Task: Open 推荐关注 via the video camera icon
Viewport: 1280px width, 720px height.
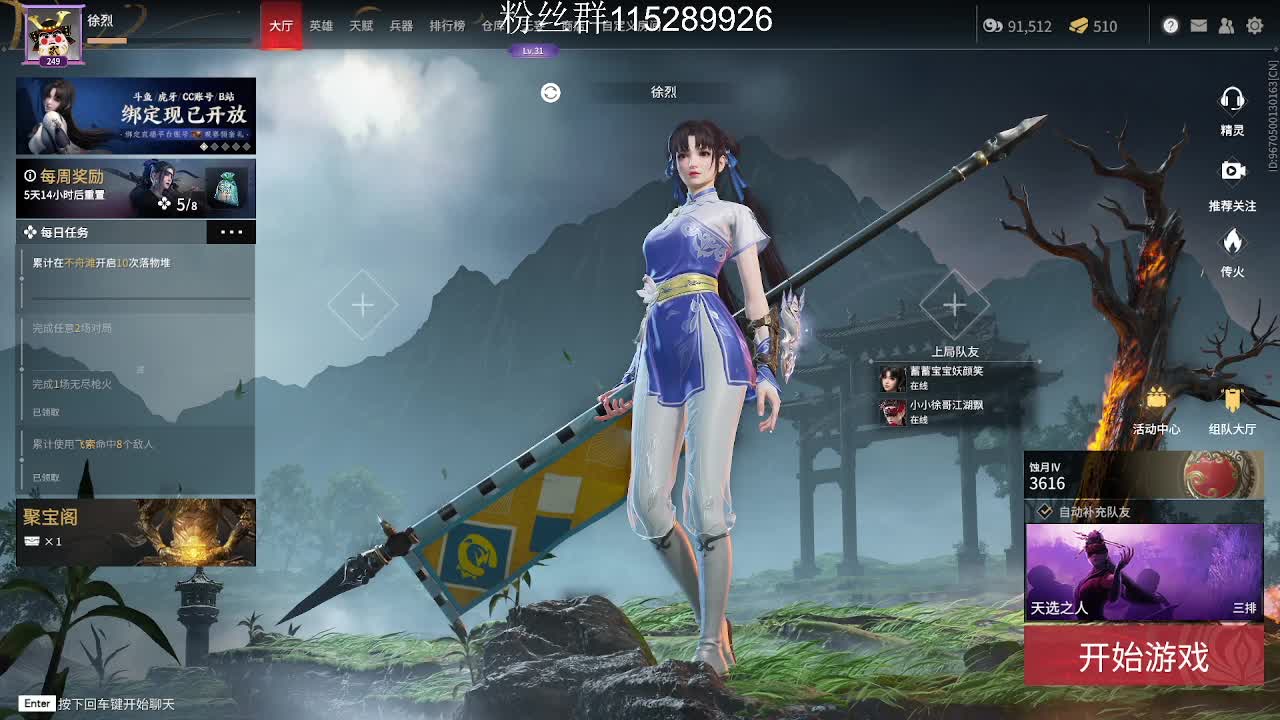Action: tap(1232, 170)
